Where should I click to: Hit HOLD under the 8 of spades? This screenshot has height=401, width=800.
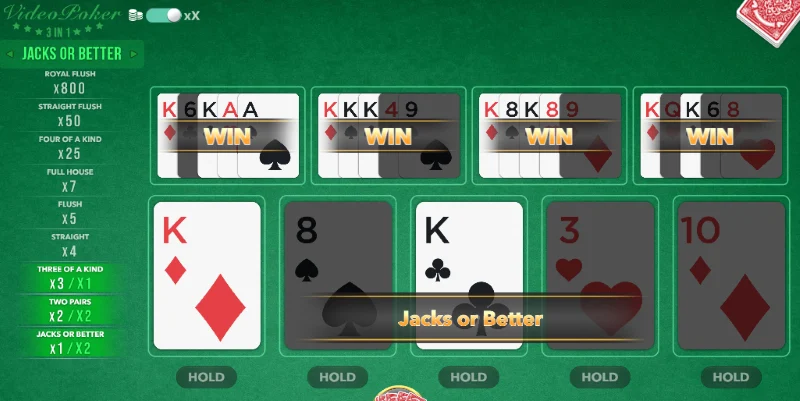(x=337, y=377)
